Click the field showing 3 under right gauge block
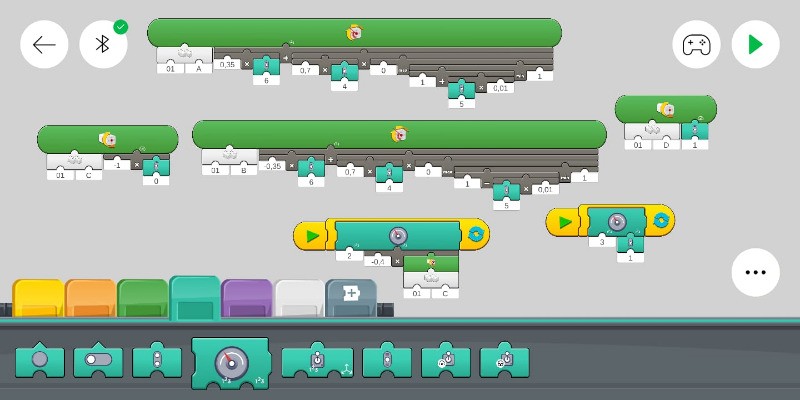The width and height of the screenshot is (800, 400). 601,242
